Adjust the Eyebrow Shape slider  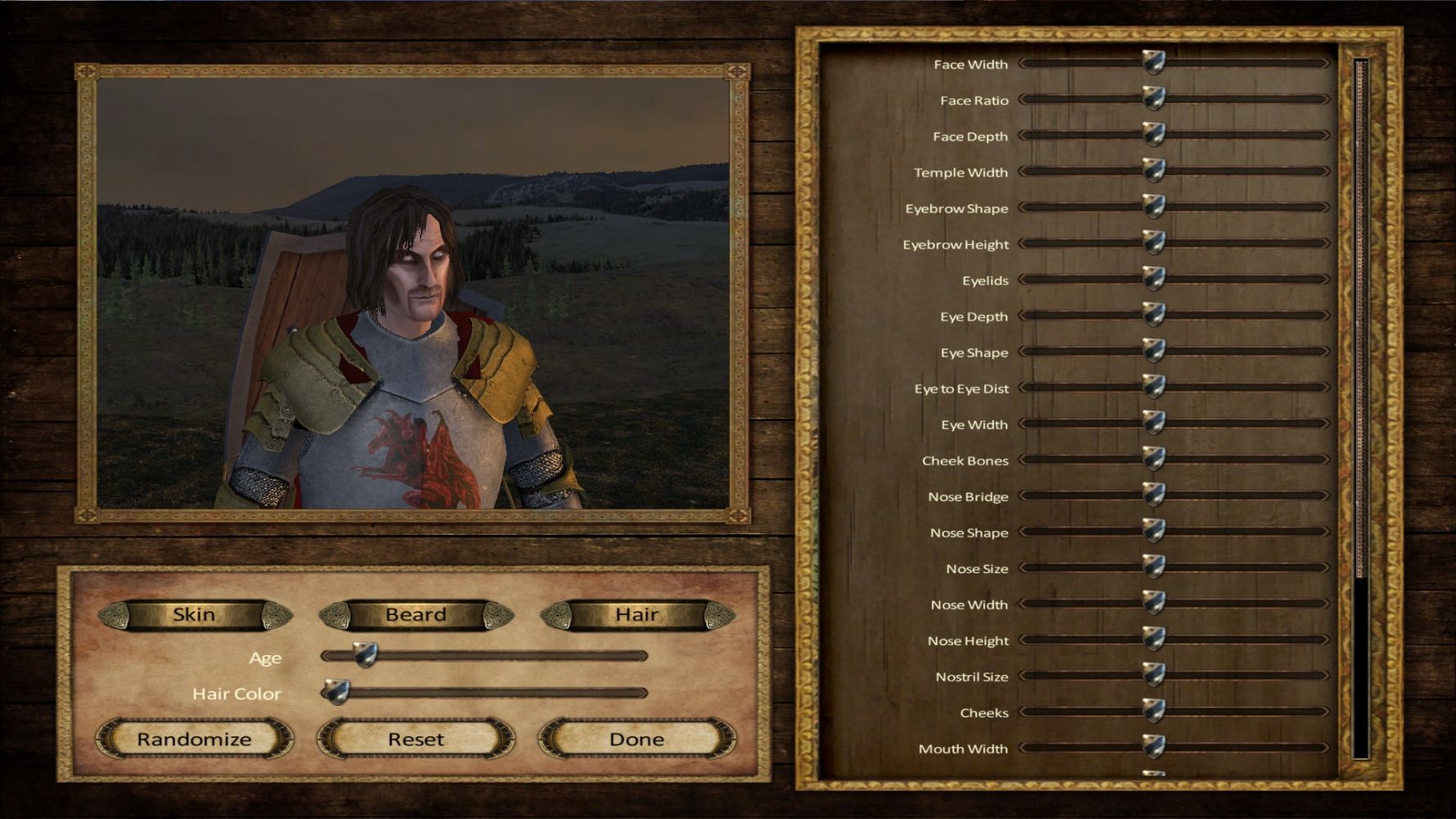(x=1154, y=206)
